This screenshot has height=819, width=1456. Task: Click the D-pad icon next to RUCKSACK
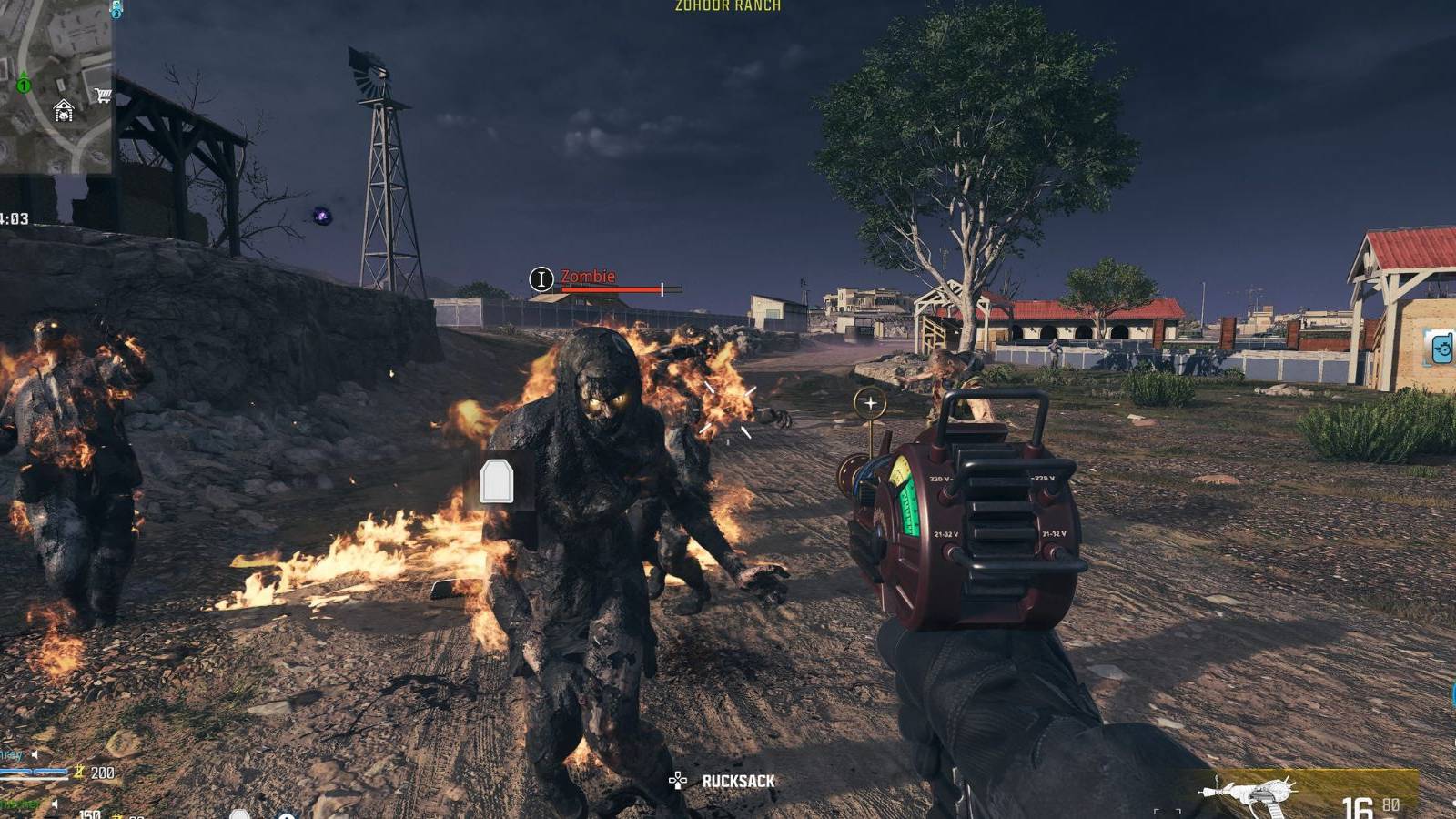677,780
